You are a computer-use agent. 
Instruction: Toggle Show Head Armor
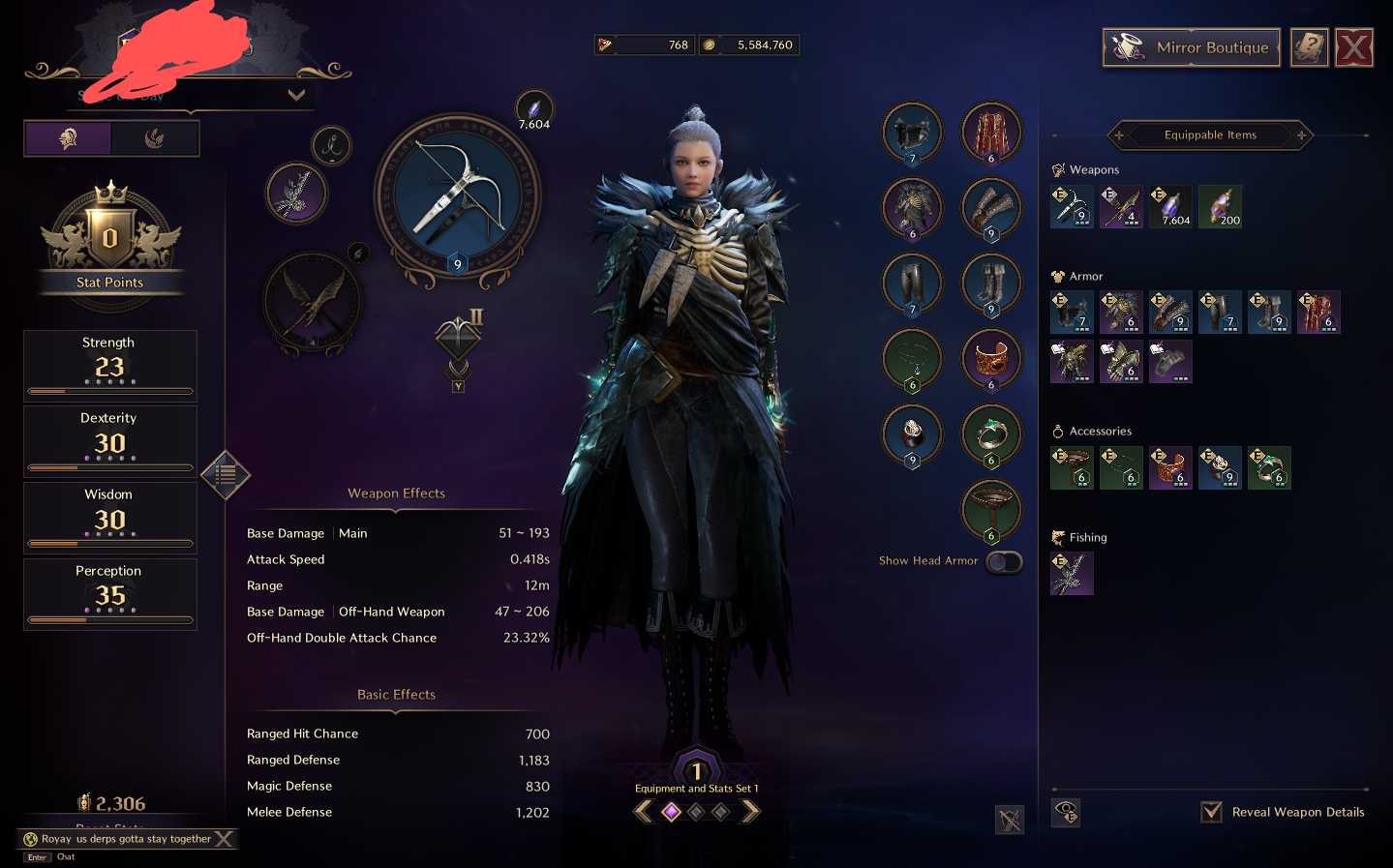tap(1003, 561)
